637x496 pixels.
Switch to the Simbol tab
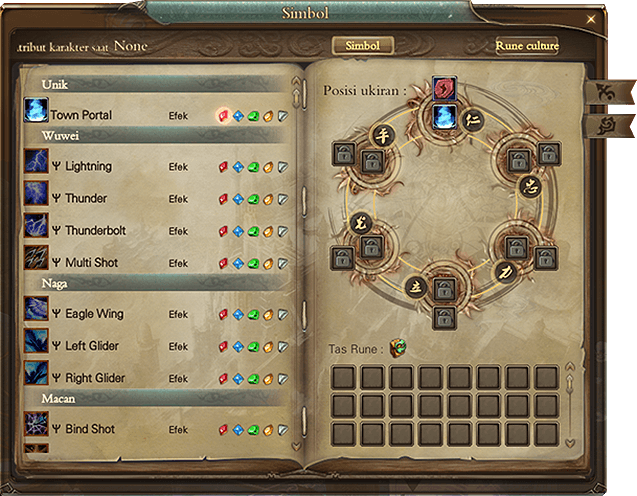click(362, 46)
